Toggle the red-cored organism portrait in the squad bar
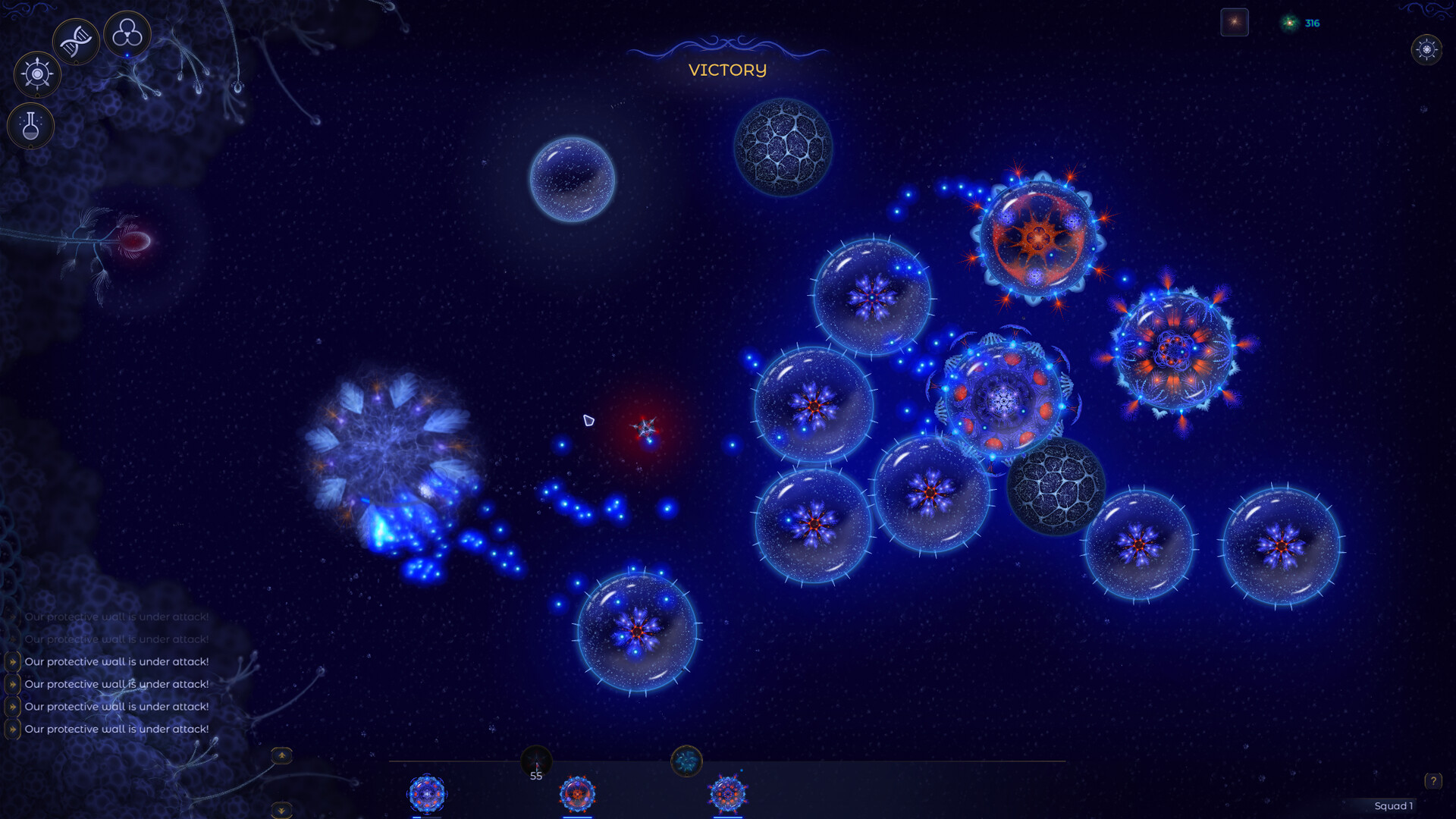 click(x=576, y=793)
